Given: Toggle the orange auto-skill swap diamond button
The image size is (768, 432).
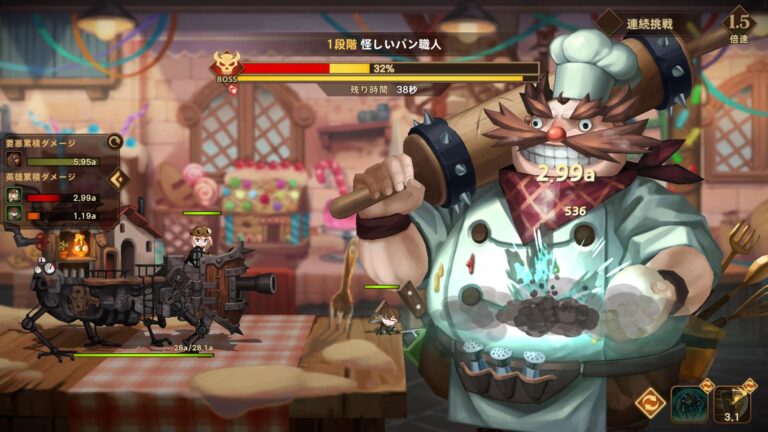Looking at the screenshot, I should pyautogui.click(x=650, y=403).
